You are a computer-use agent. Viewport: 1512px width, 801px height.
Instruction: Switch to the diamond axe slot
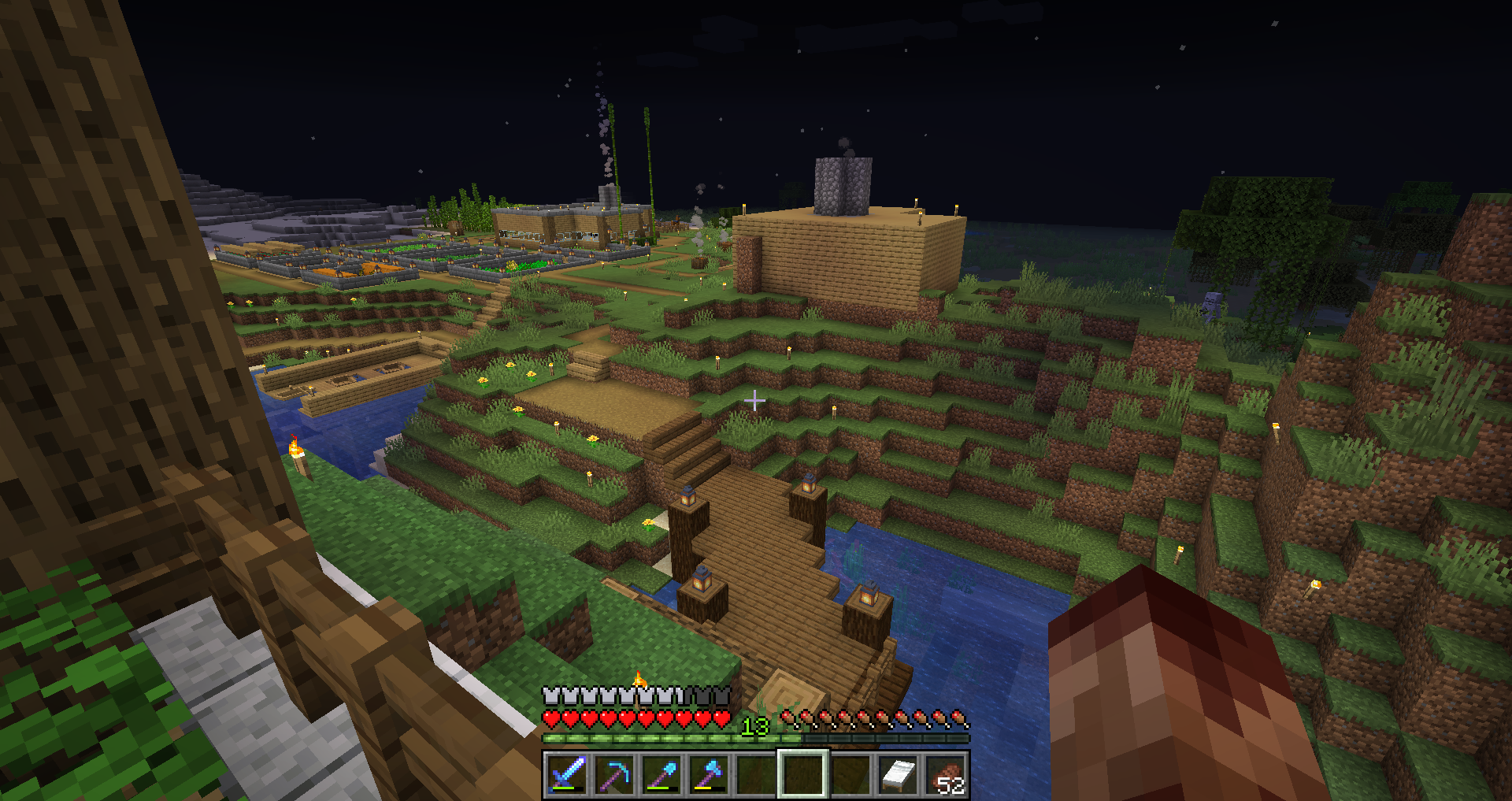click(x=709, y=774)
